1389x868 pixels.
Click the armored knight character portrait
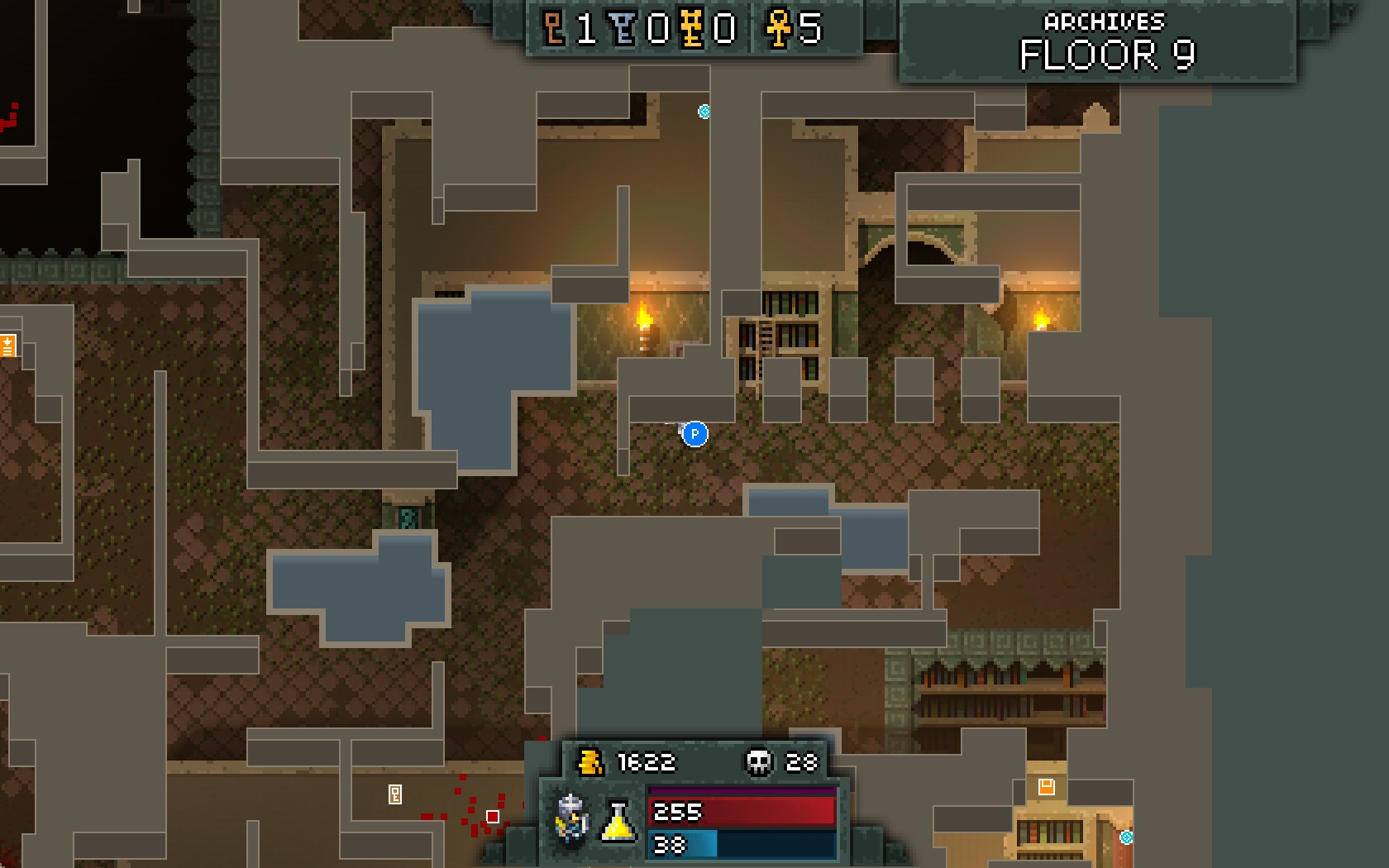[570, 818]
